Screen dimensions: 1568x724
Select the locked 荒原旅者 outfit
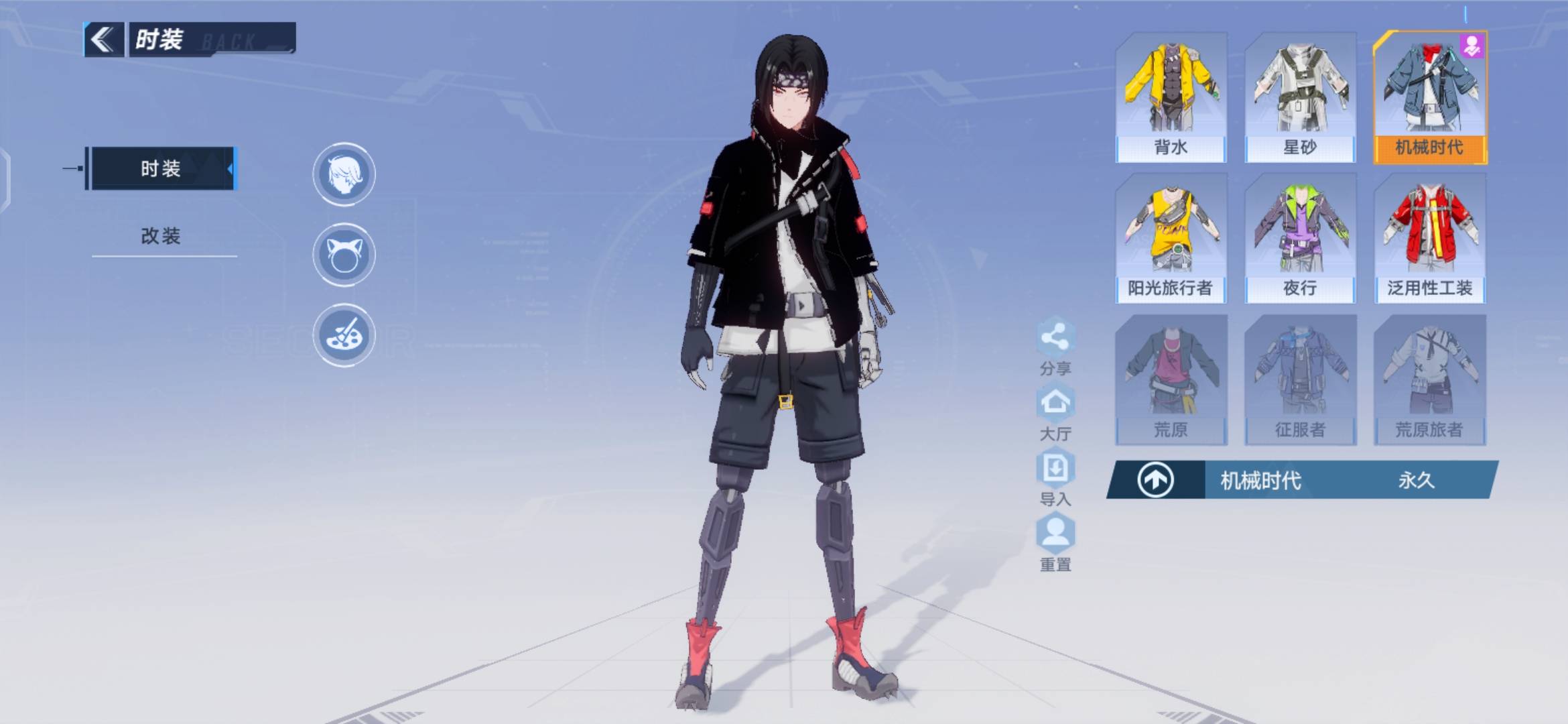tap(1429, 379)
